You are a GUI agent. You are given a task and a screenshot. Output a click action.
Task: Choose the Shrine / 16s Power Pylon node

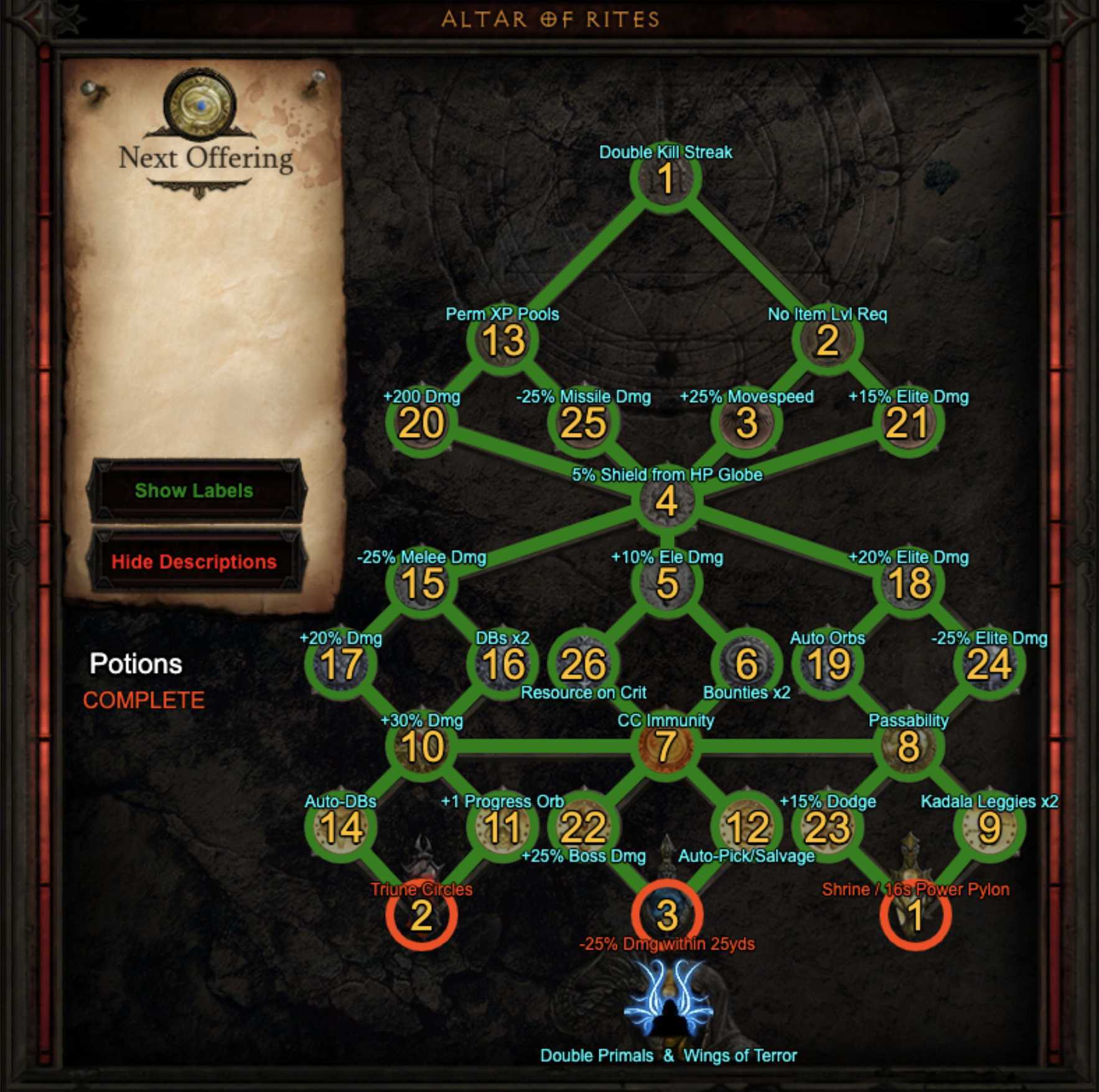click(x=915, y=915)
